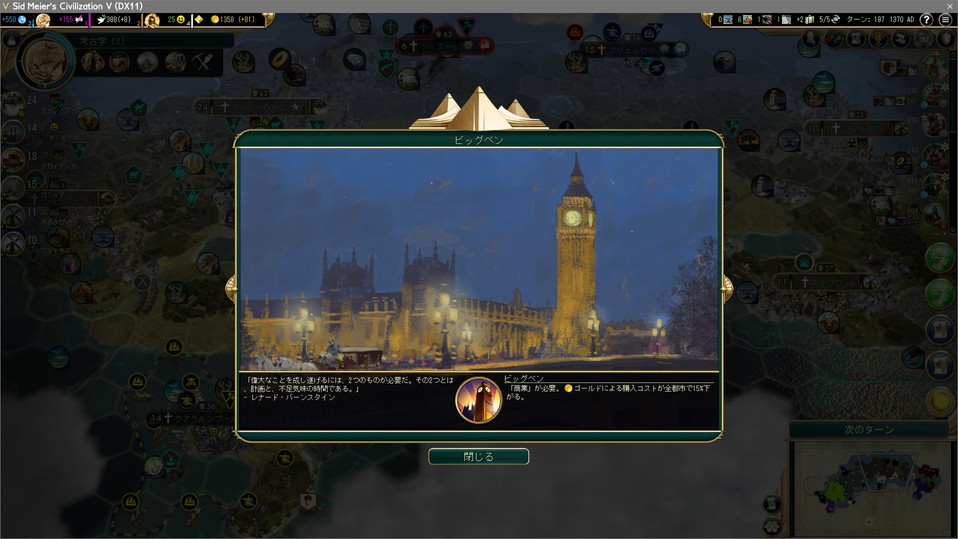Screen dimensions: 958x539
Task: Open the main game menu button
Action: 945,20
